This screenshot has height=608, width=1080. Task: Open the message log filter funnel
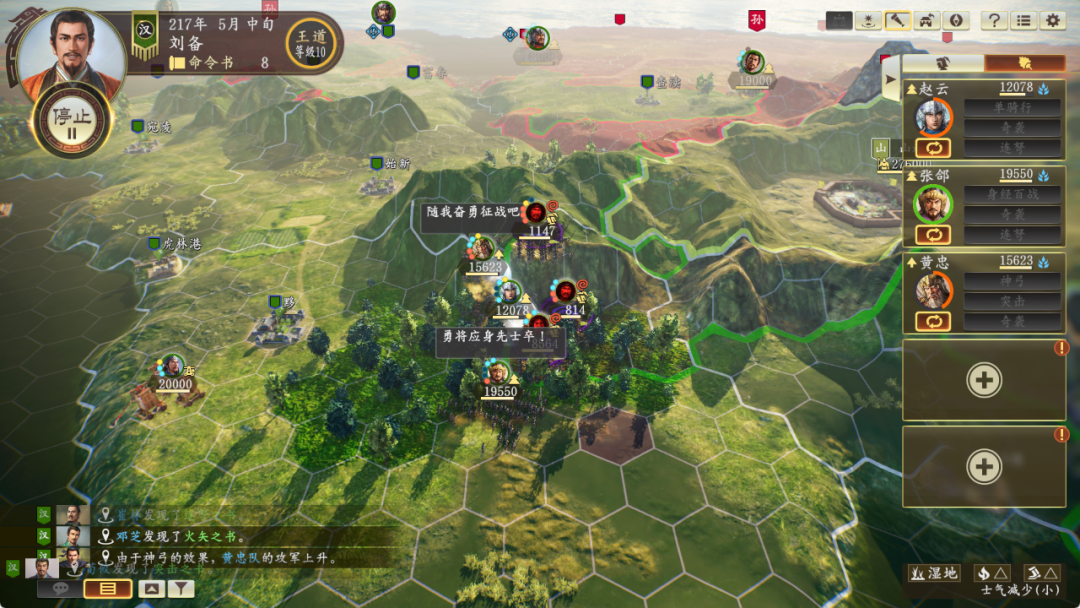click(x=181, y=589)
